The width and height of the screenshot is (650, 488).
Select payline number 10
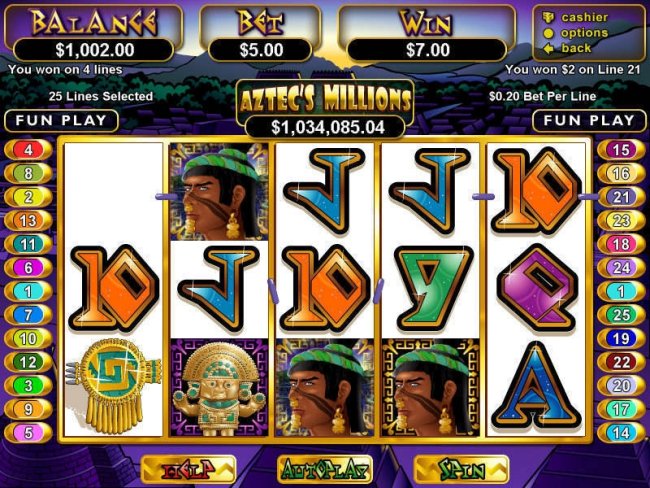click(x=30, y=338)
